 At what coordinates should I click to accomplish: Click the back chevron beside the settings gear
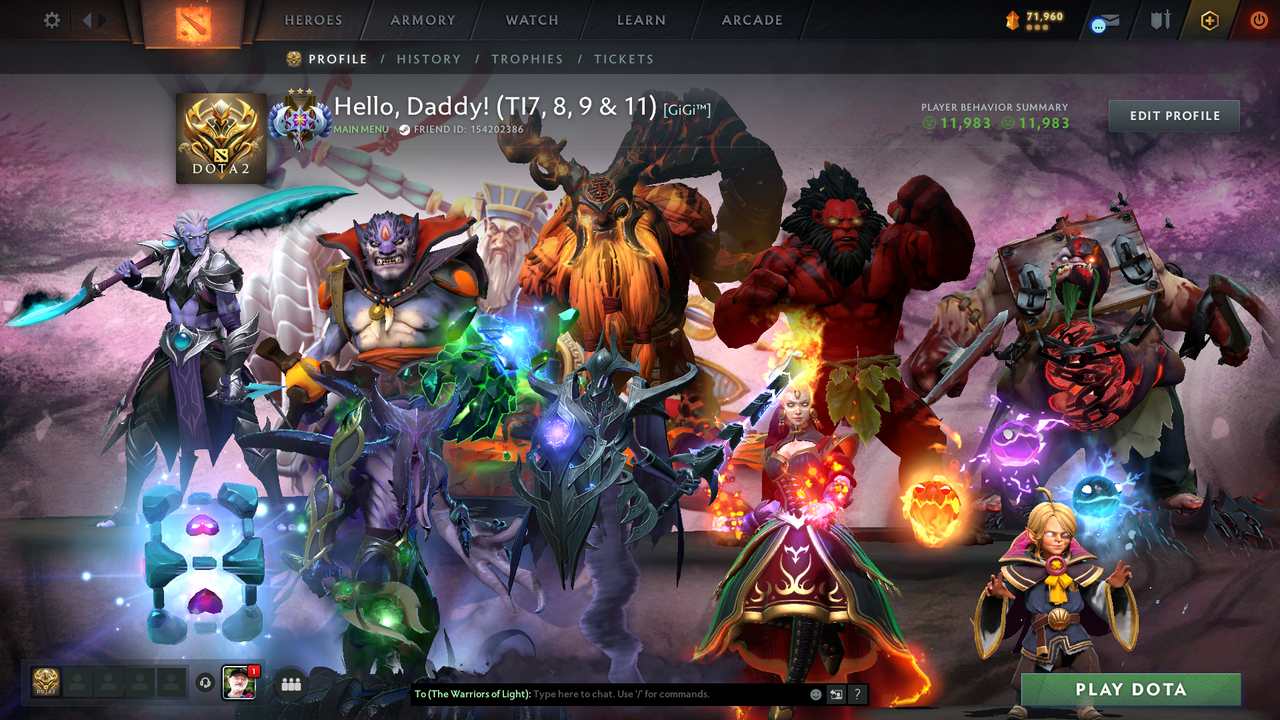point(89,19)
